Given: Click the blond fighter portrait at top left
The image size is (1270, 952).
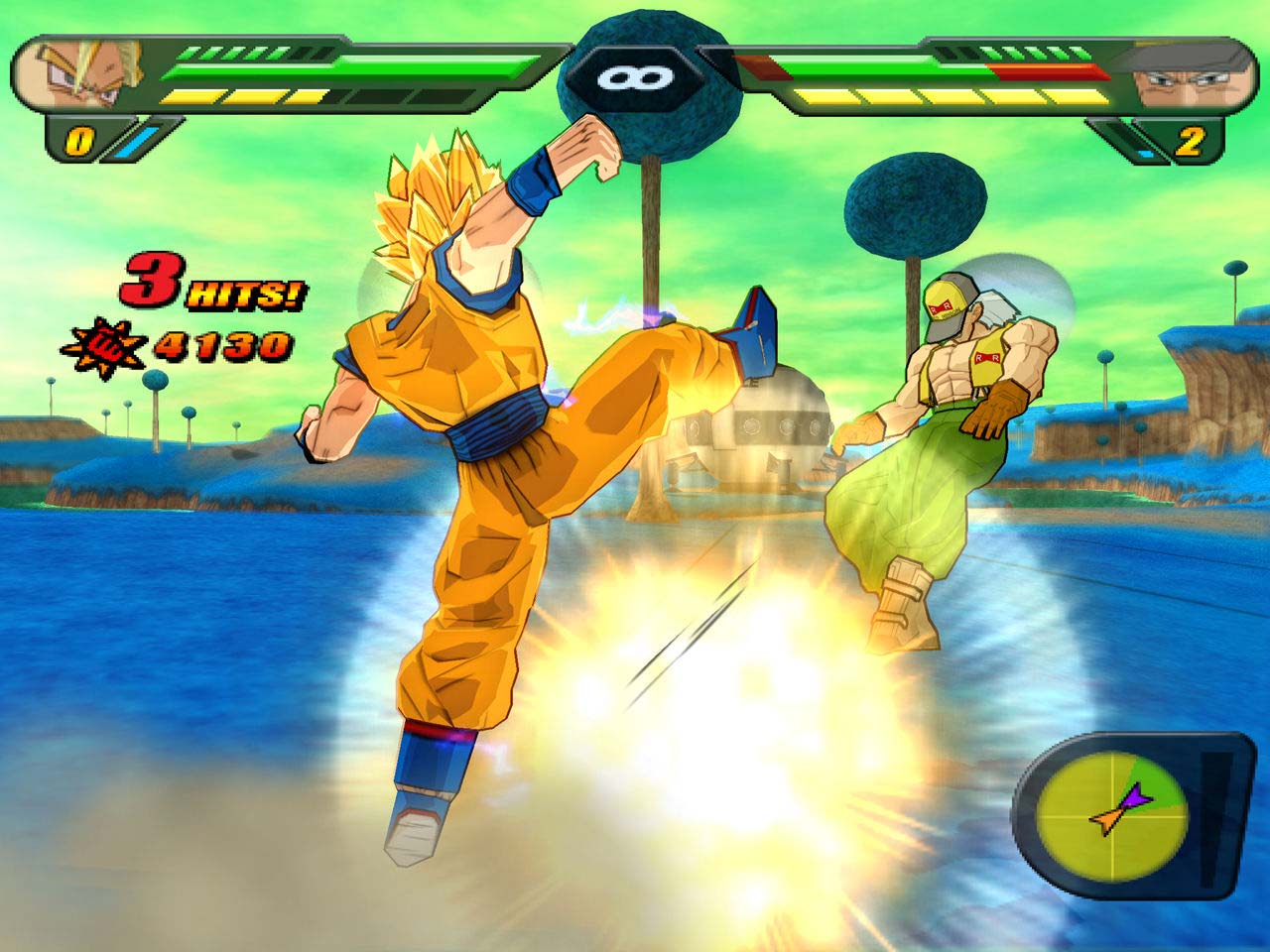Looking at the screenshot, I should [x=81, y=72].
